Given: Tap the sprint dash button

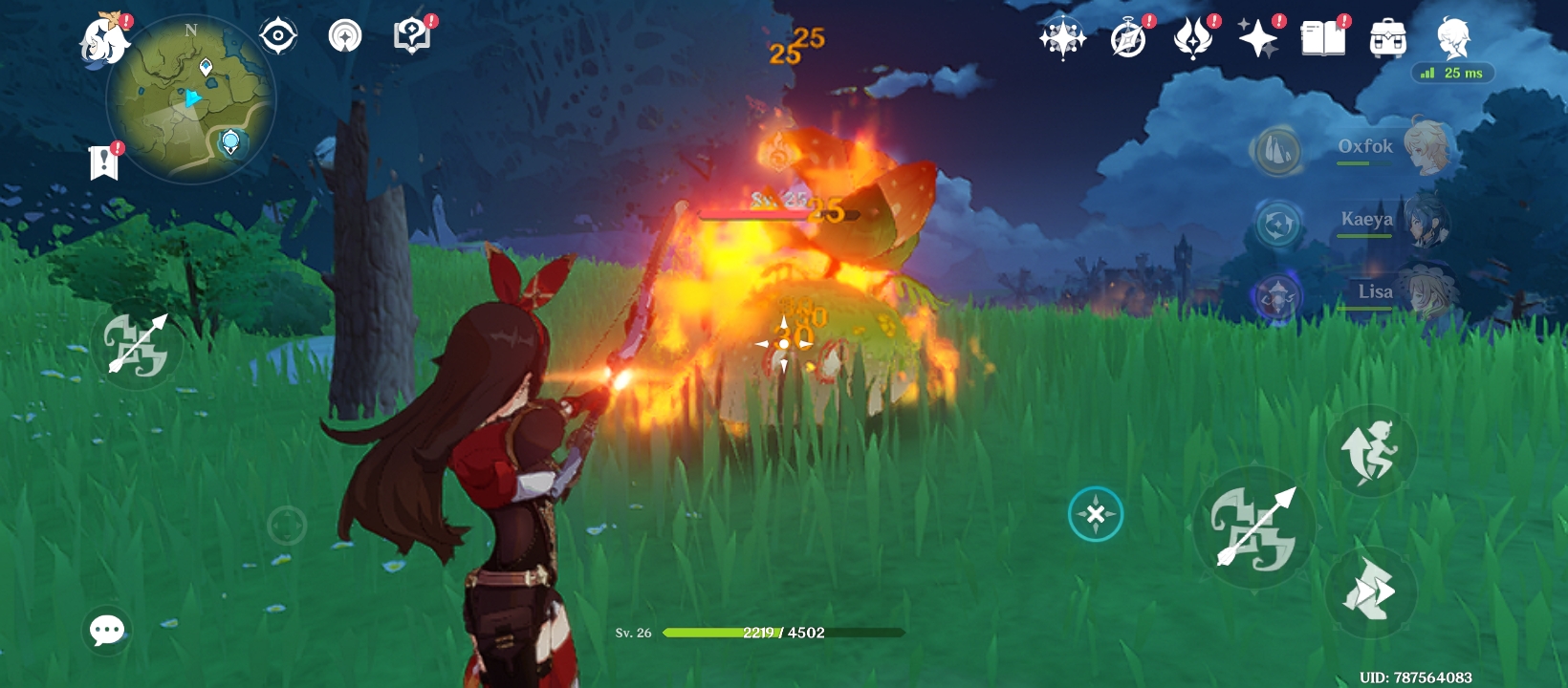Looking at the screenshot, I should click(1370, 591).
